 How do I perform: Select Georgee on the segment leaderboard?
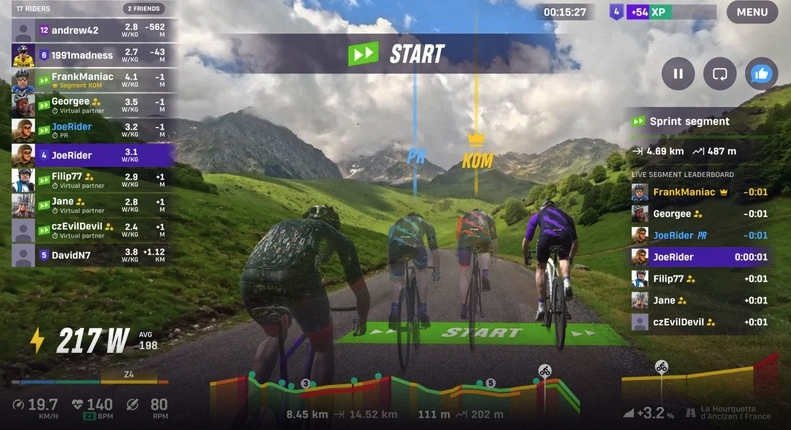[700, 213]
